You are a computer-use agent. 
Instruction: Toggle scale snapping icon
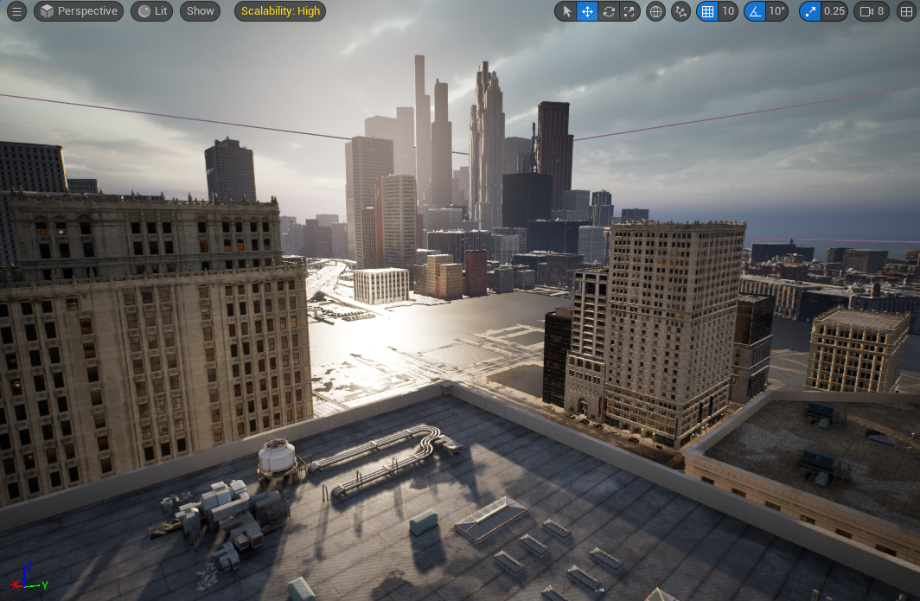point(810,11)
